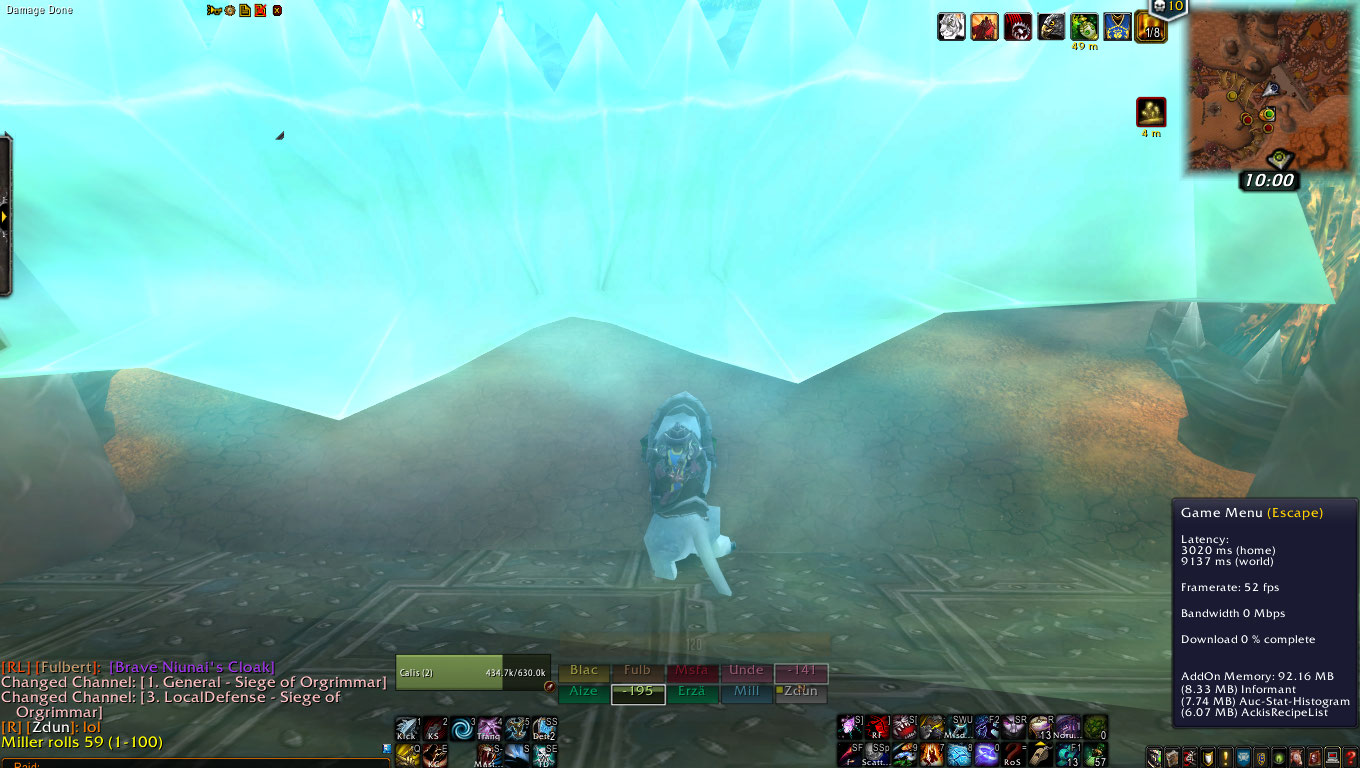Select the Fulb raid frame
The height and width of the screenshot is (768, 1360).
click(637, 671)
